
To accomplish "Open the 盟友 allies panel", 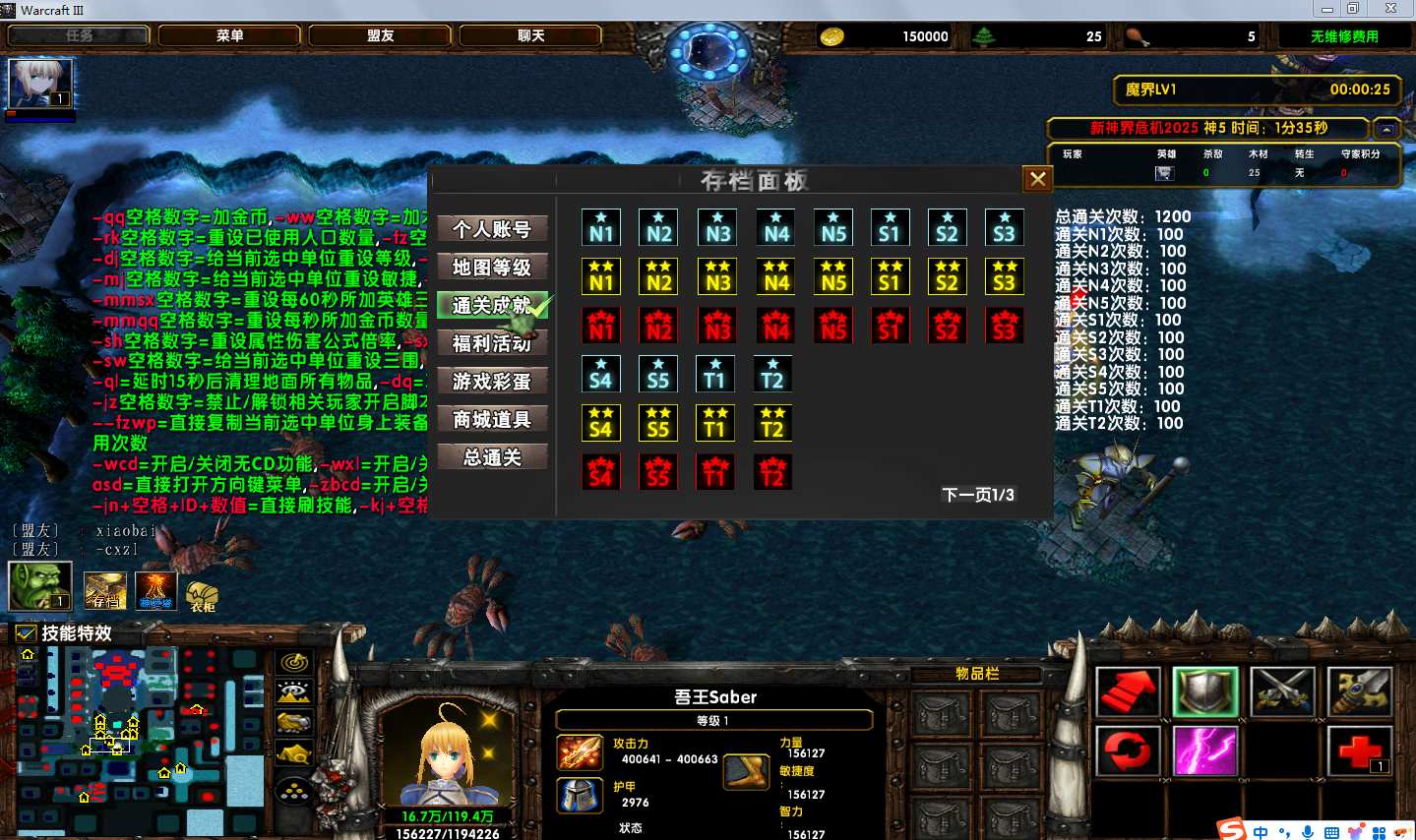I will pos(381,35).
